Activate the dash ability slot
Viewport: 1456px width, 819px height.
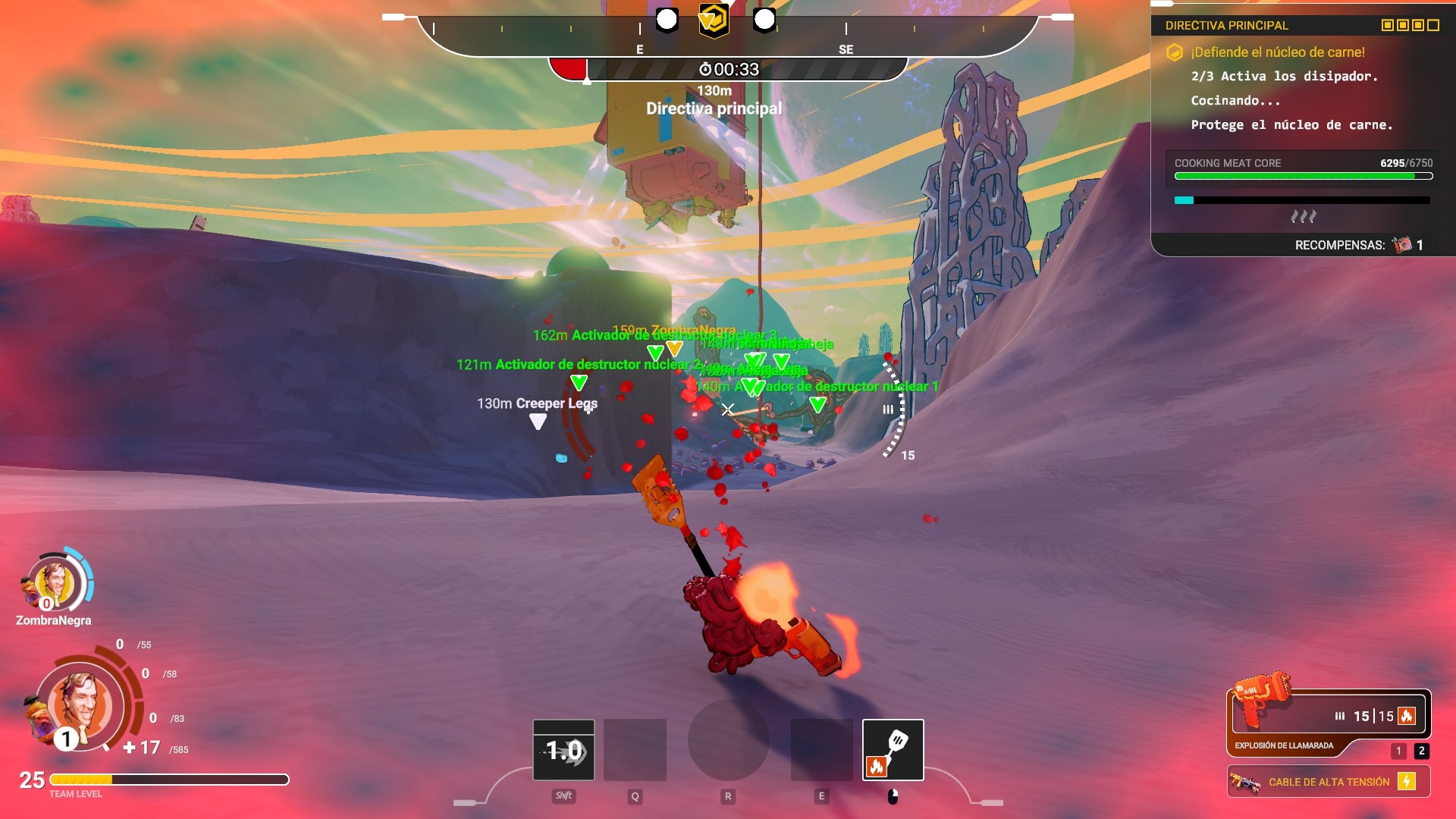tap(563, 749)
